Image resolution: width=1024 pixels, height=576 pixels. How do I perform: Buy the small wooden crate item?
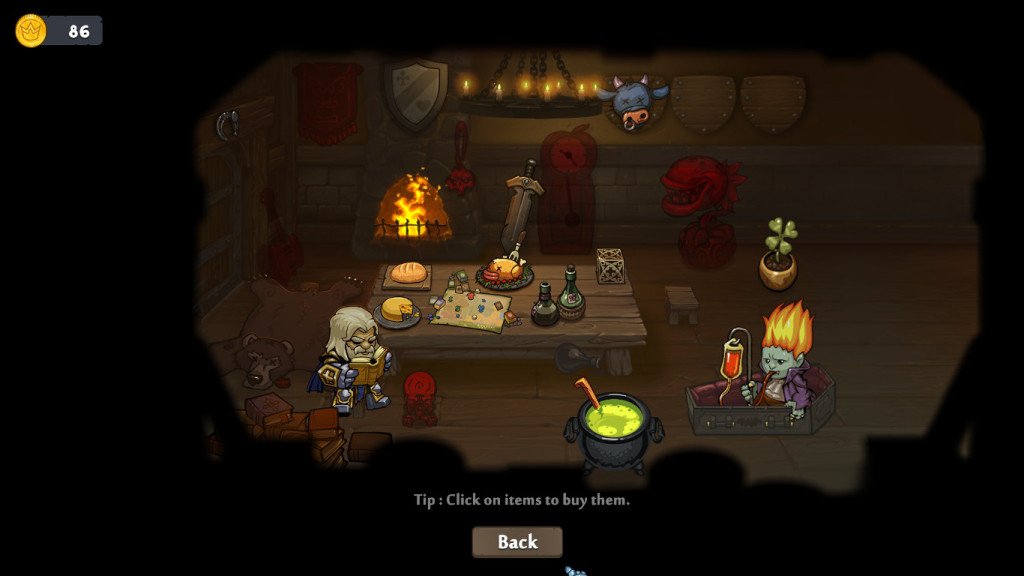tap(610, 266)
